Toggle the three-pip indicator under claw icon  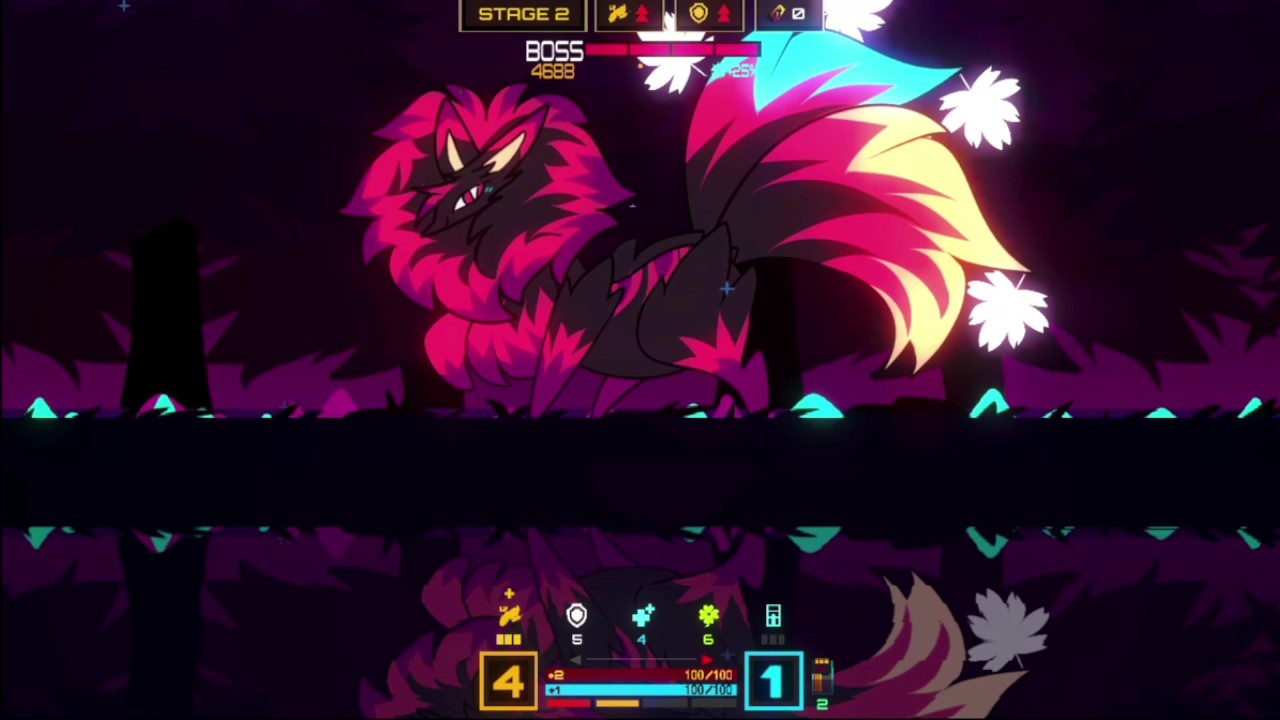[x=507, y=639]
